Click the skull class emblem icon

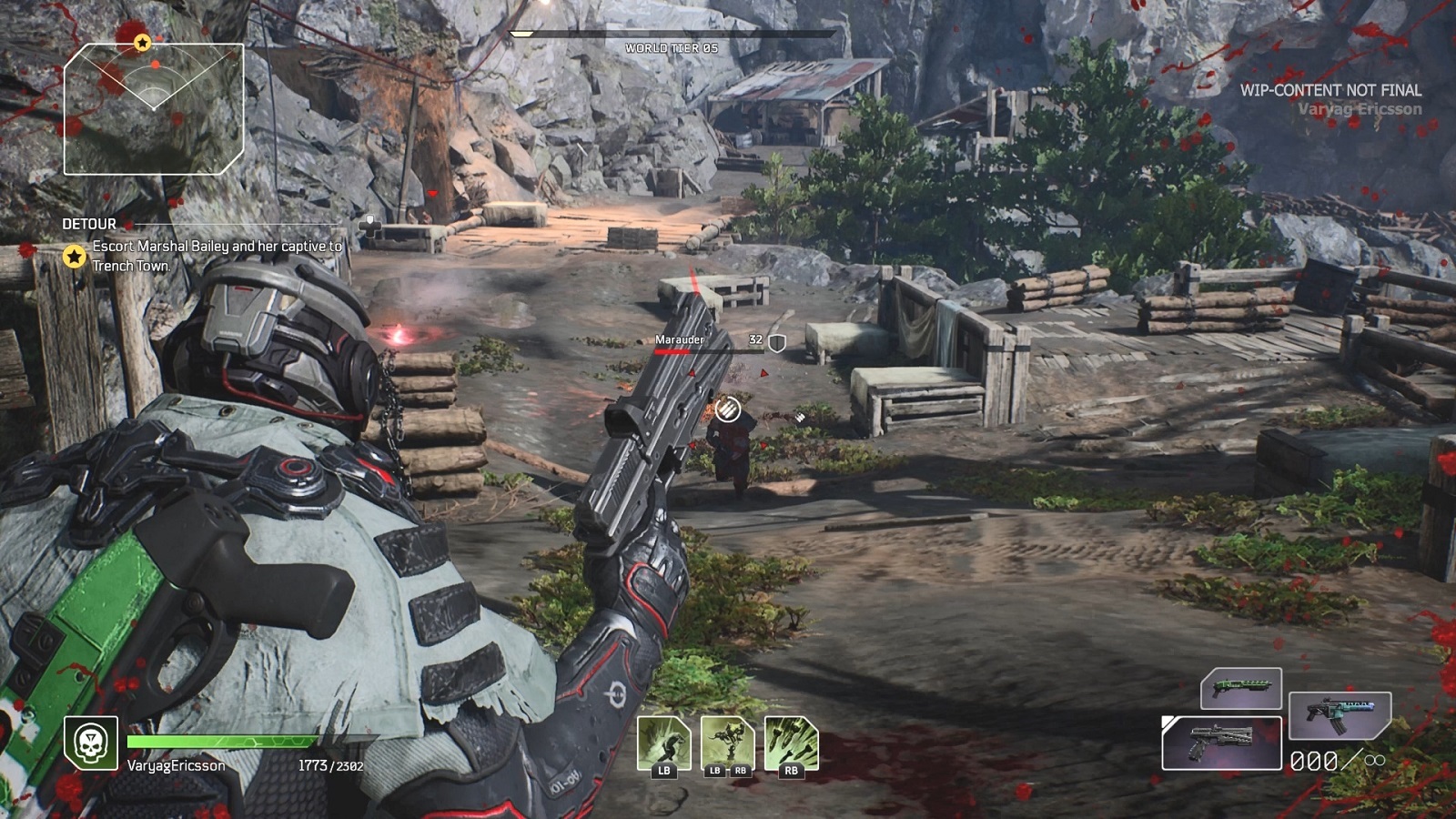coord(91,743)
